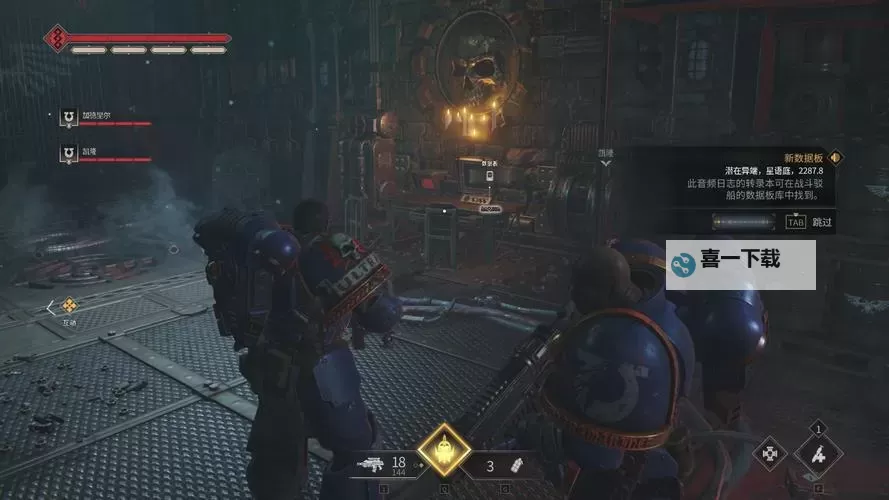The image size is (889, 500).
Task: Click the audio log waveform bar
Action: [x=744, y=222]
